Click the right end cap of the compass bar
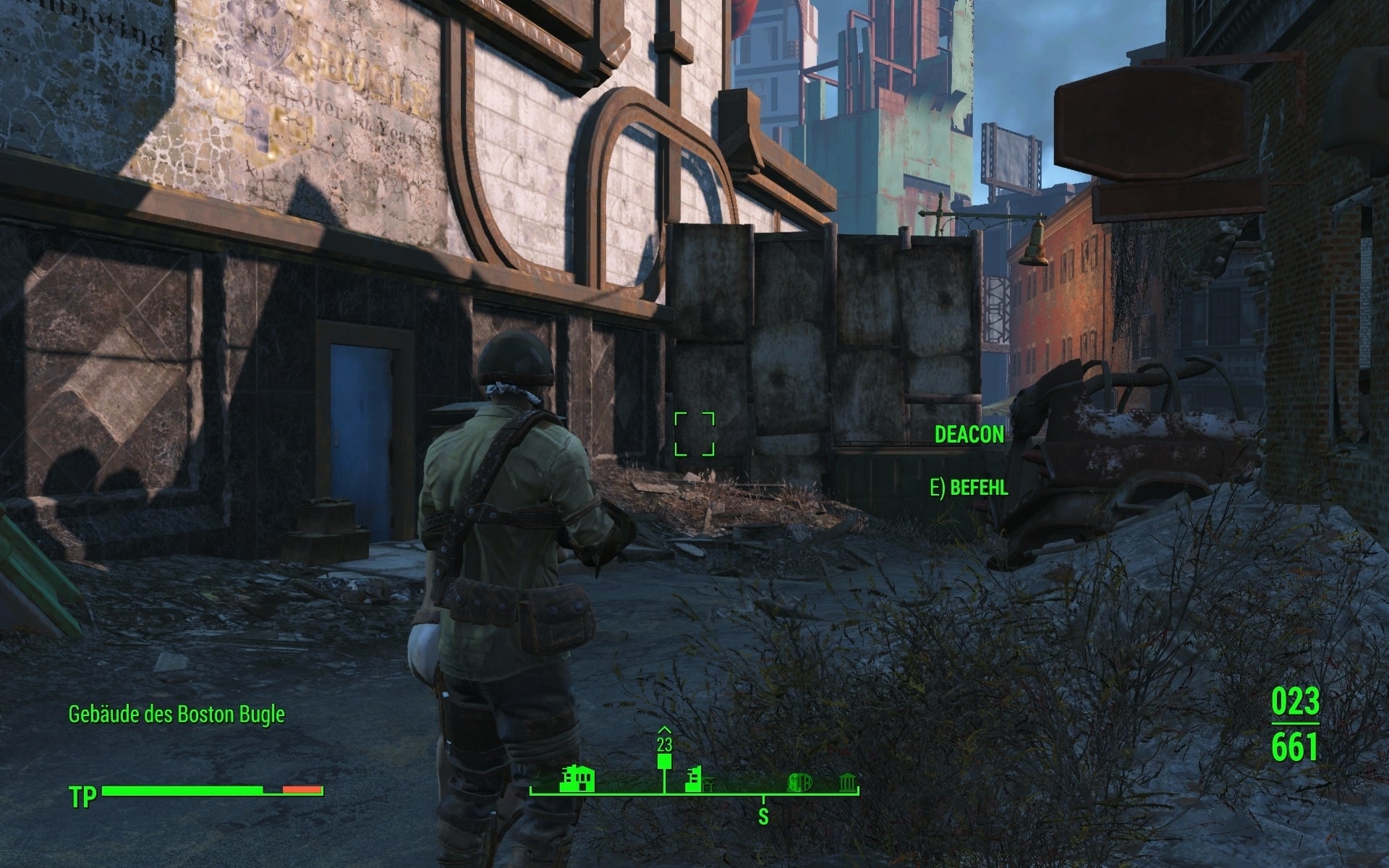 click(858, 791)
